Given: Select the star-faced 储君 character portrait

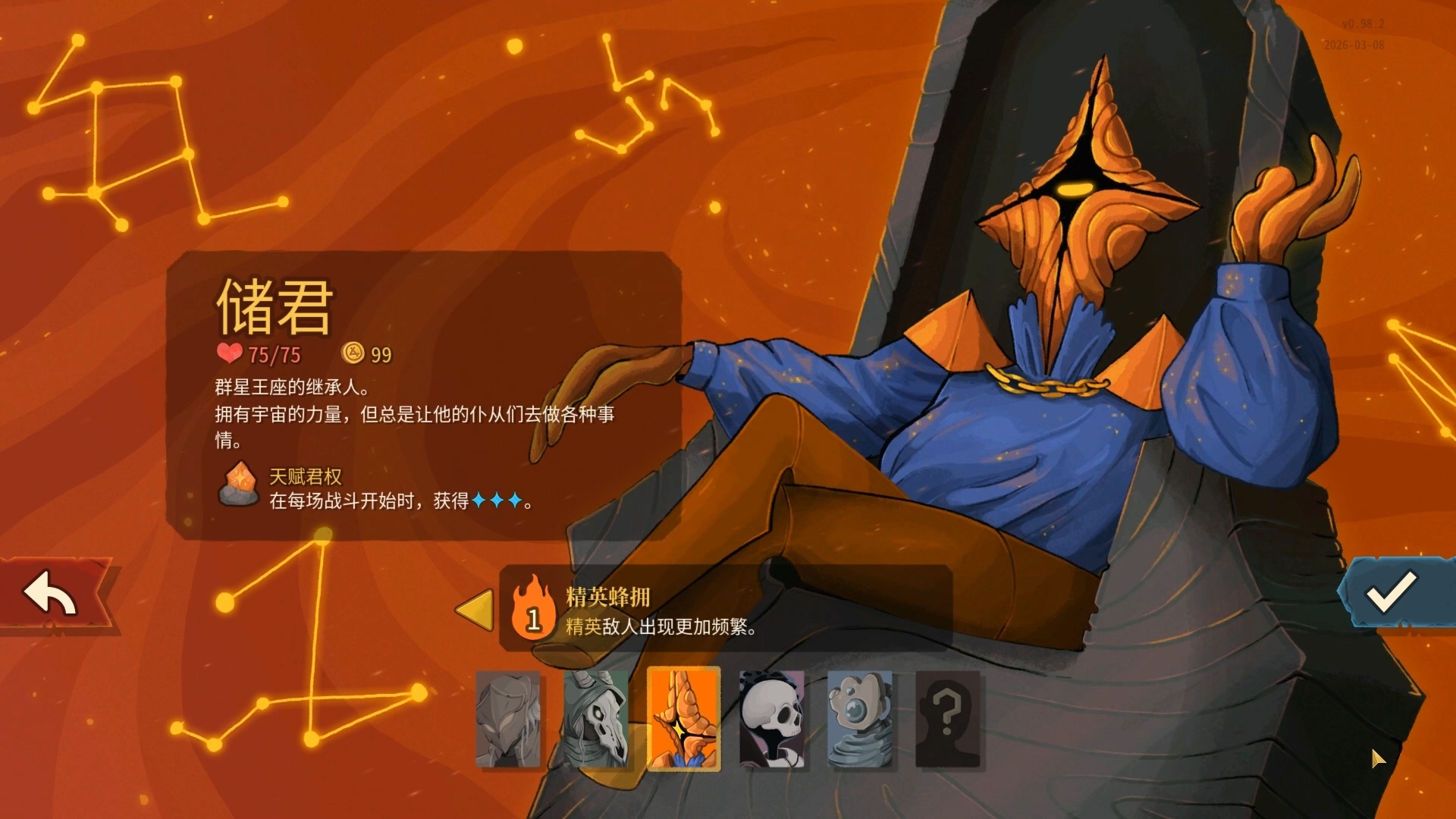Looking at the screenshot, I should click(x=682, y=720).
